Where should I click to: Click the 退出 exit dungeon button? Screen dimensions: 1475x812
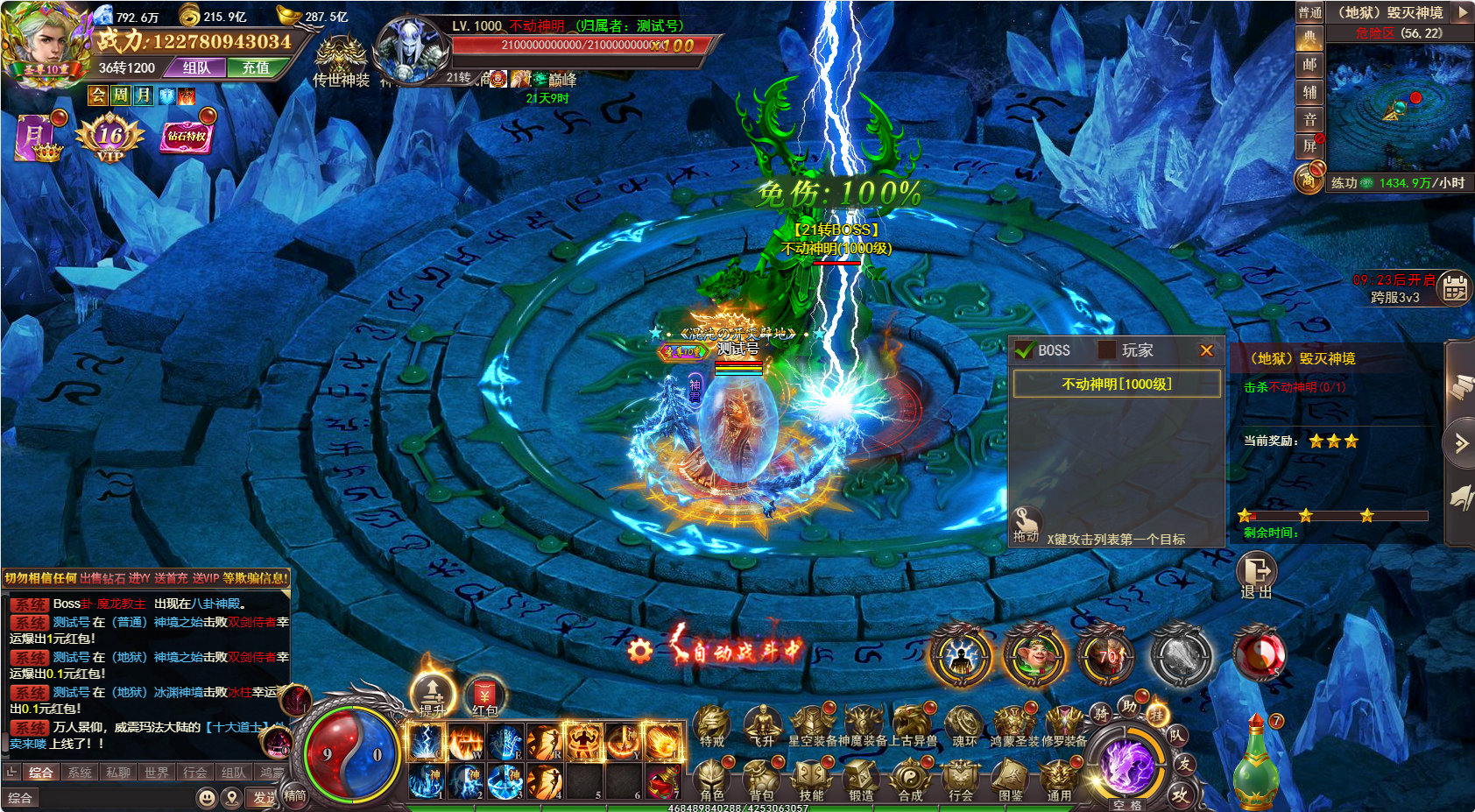1256,574
